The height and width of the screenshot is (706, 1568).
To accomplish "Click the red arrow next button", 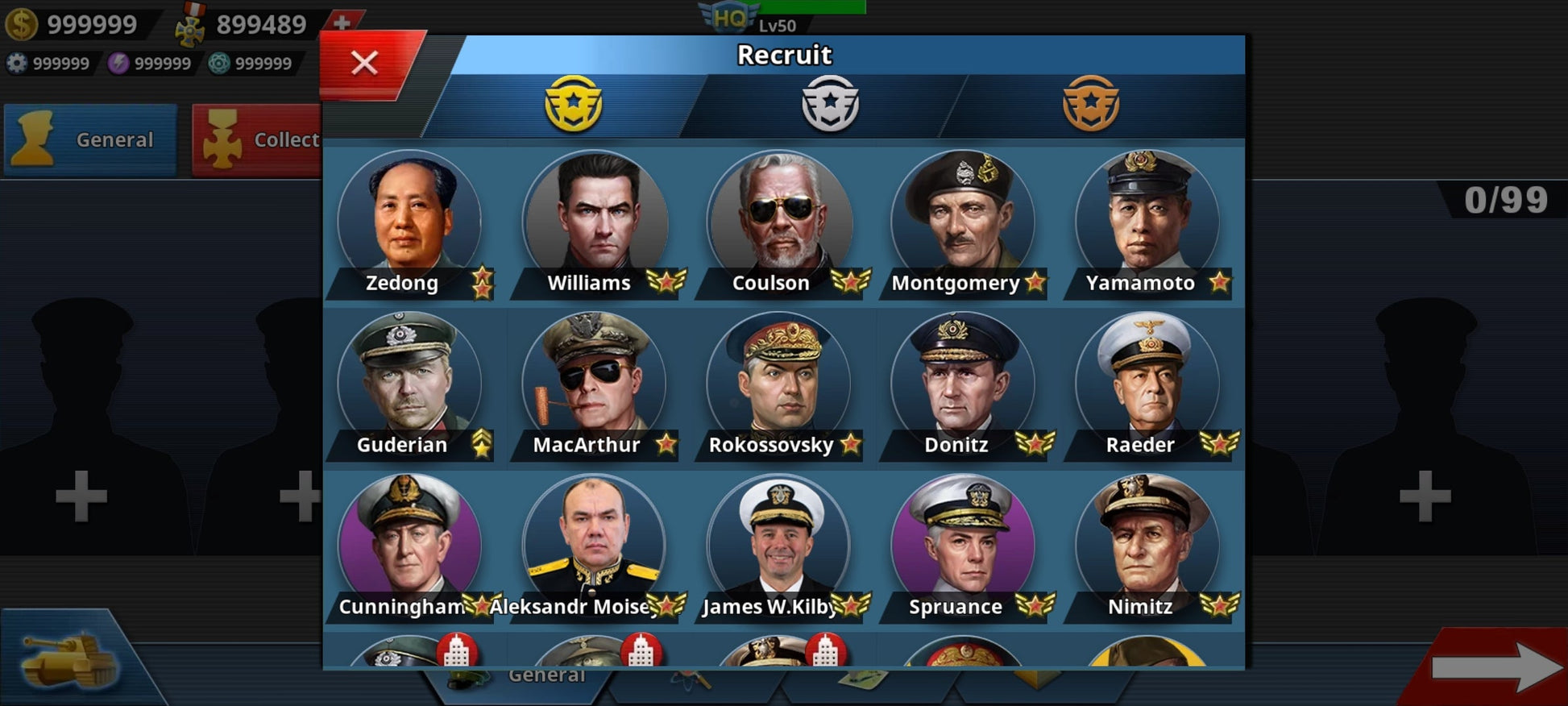I will coord(1495,667).
